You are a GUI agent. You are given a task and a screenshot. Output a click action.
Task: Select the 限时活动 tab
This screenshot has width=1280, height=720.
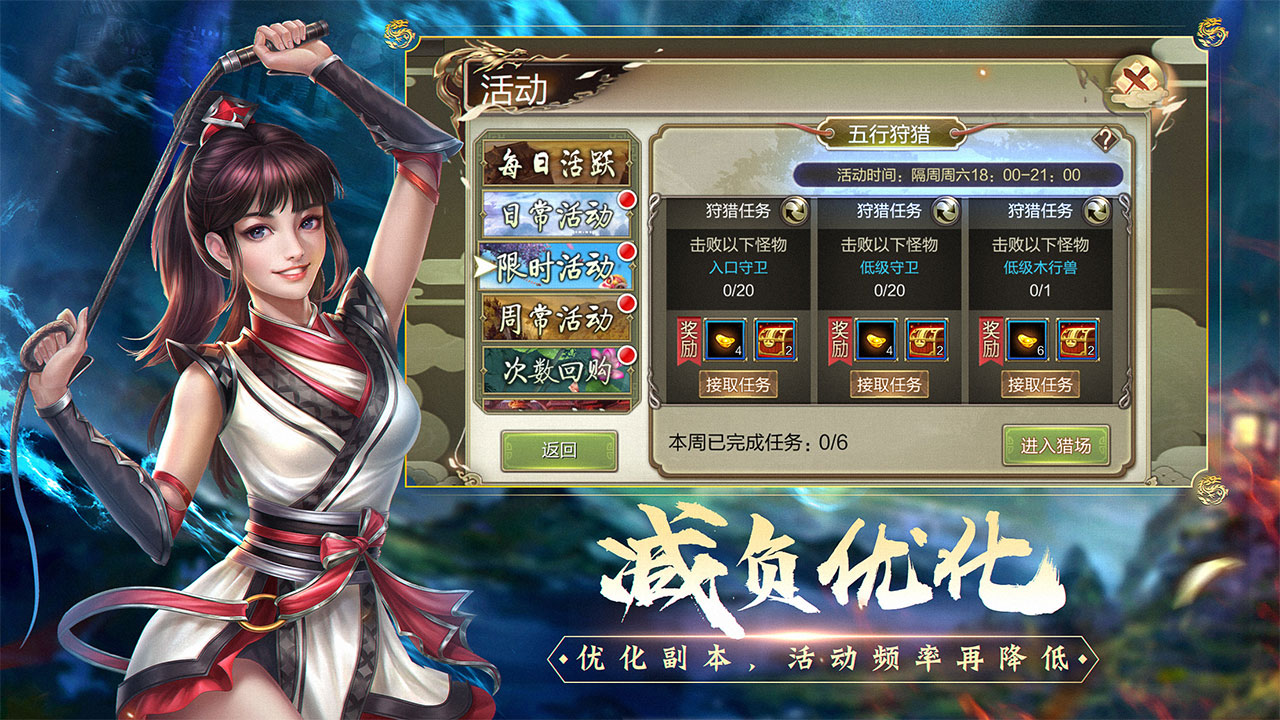click(x=556, y=266)
